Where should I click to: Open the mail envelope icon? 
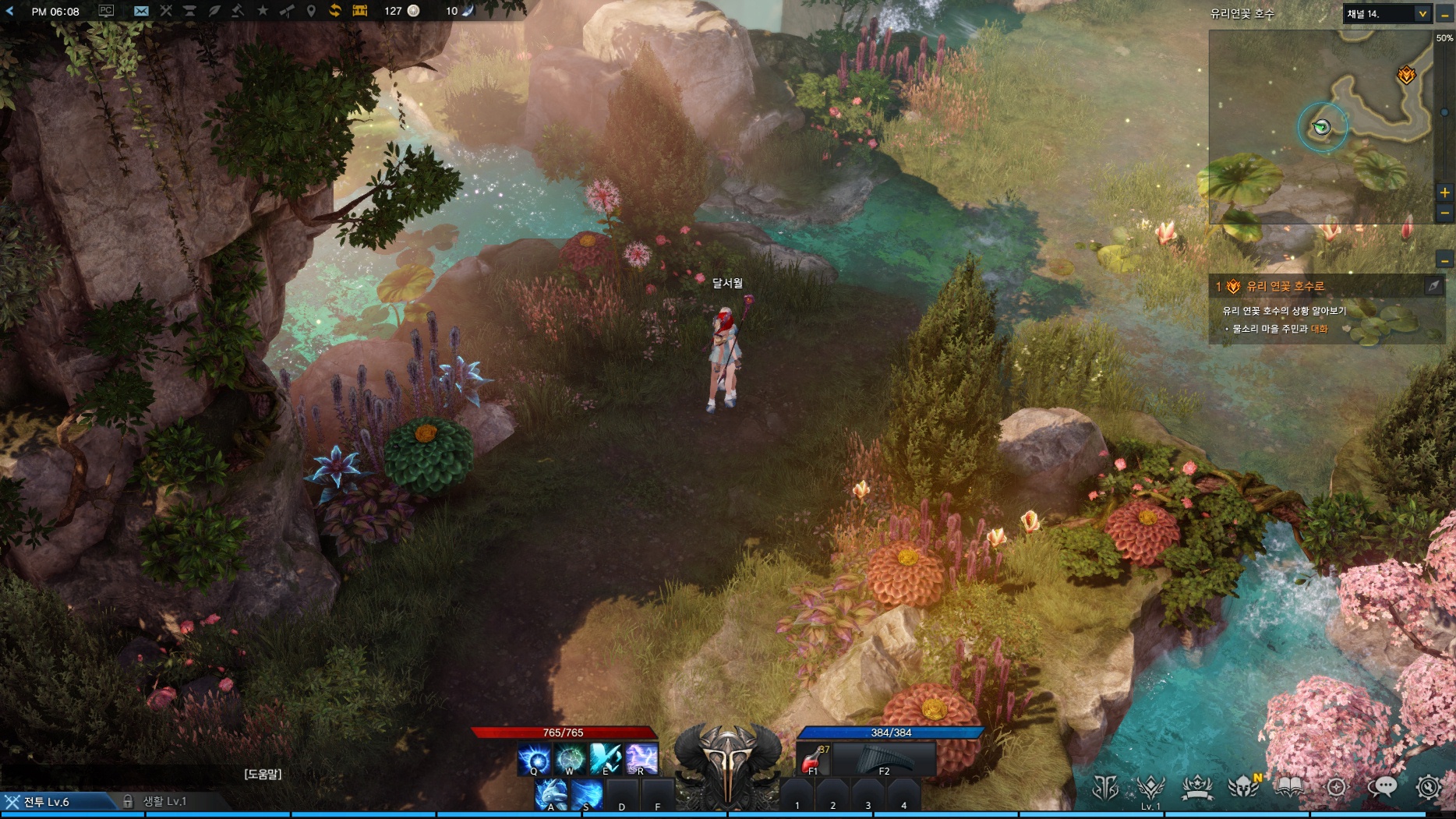(141, 11)
